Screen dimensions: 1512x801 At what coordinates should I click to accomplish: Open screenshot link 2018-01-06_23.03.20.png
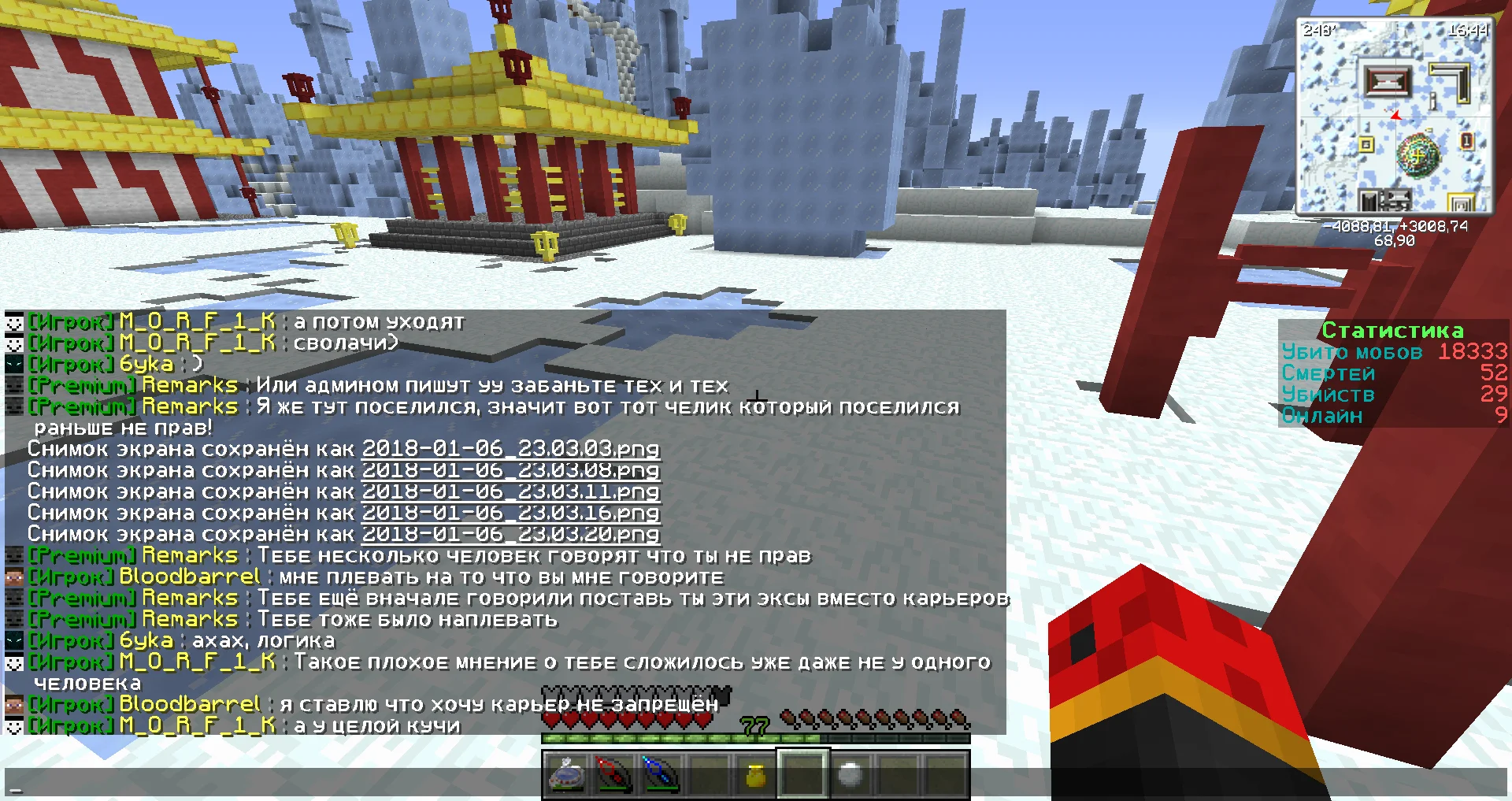[510, 534]
